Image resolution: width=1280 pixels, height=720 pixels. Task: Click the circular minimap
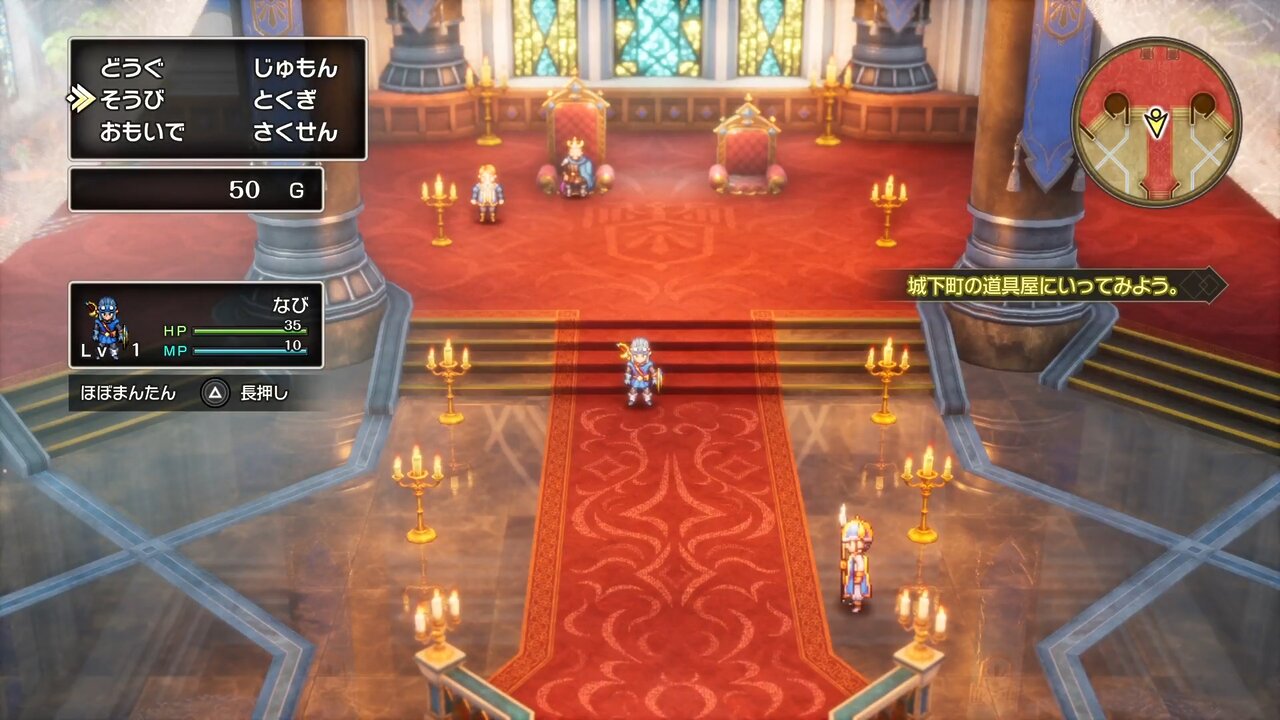(1156, 122)
